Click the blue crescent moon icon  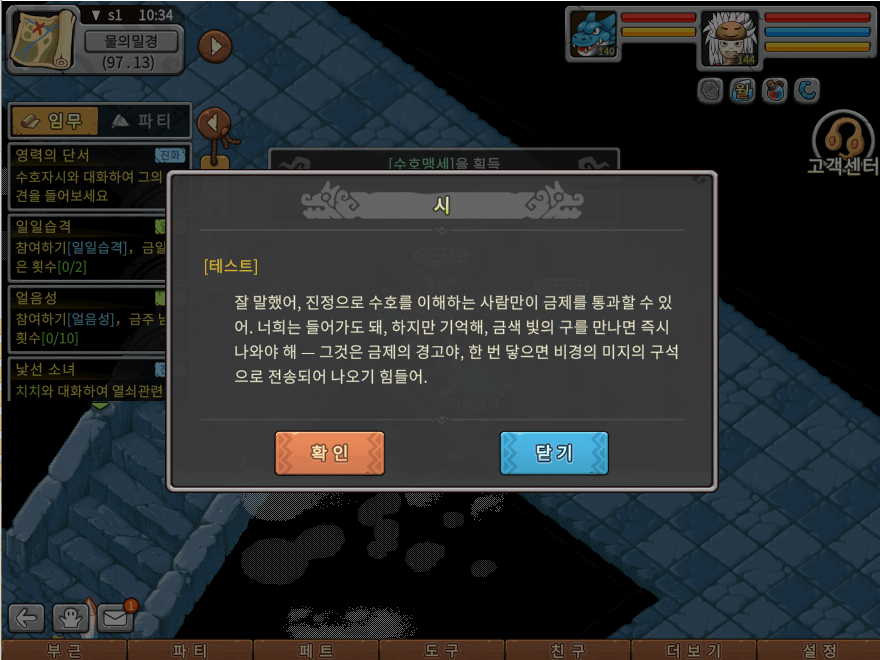[x=806, y=91]
